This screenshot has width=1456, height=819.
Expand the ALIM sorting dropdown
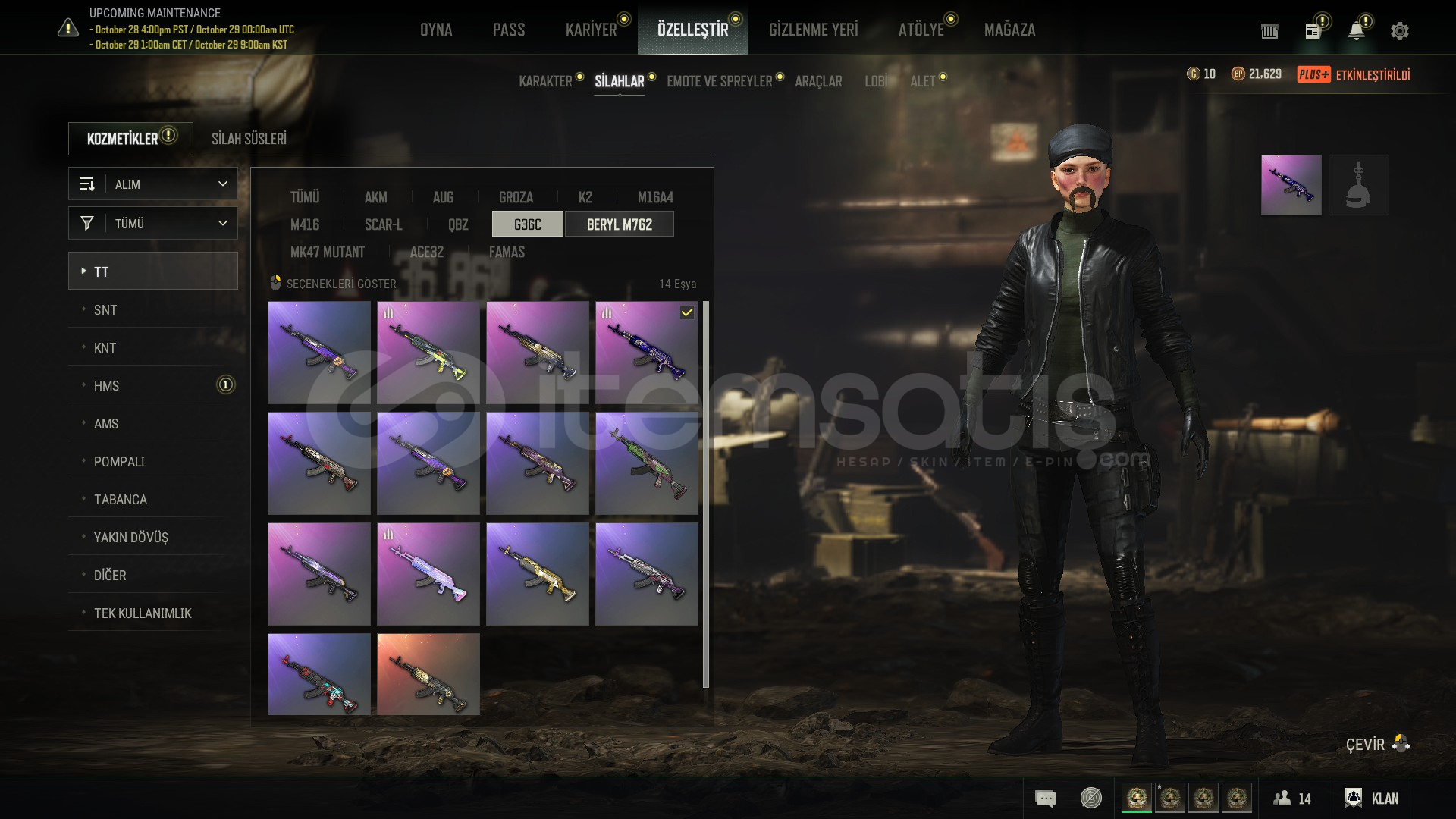152,184
